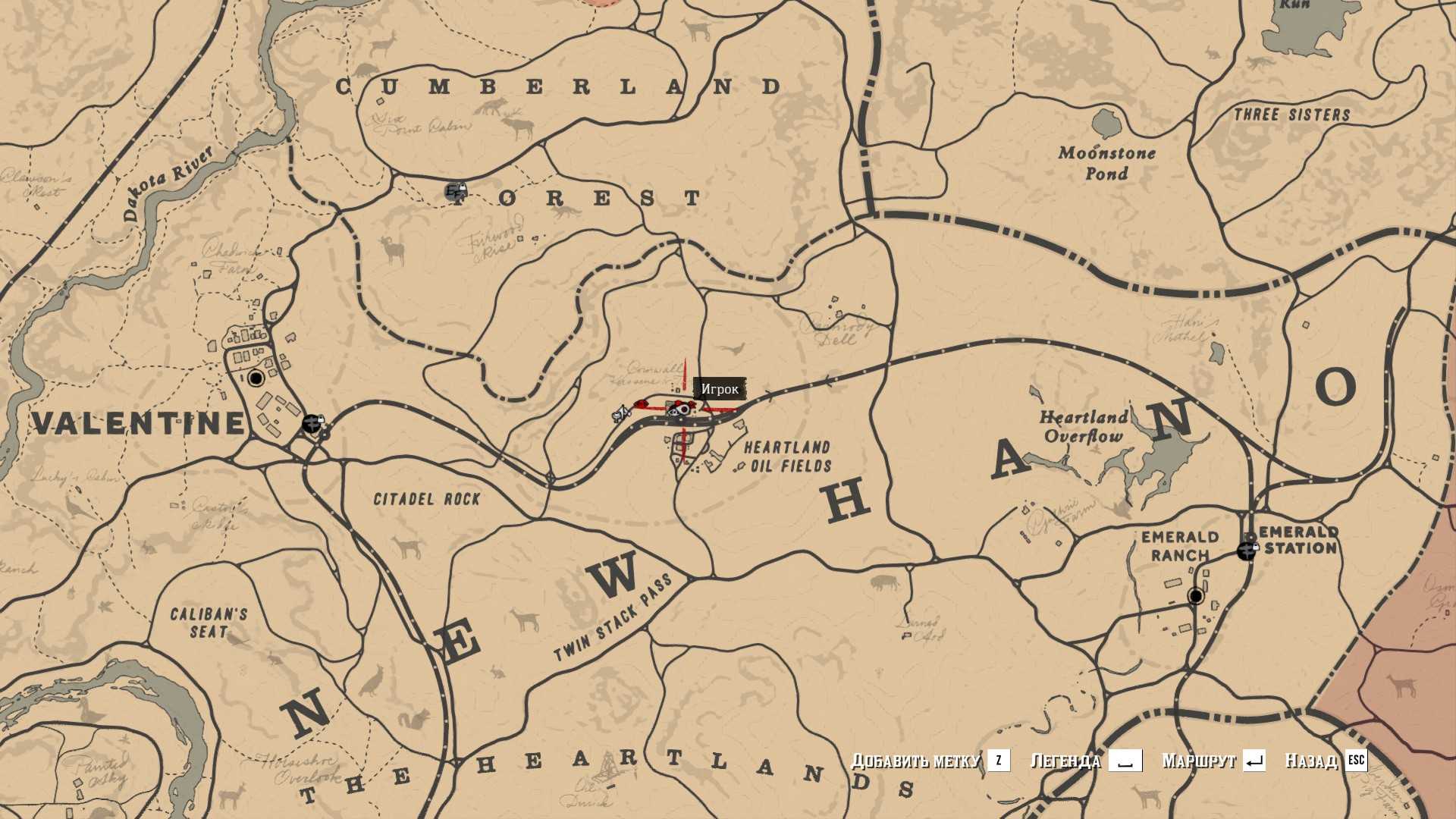
Task: Select the white wagon marker west of the player
Action: click(621, 414)
